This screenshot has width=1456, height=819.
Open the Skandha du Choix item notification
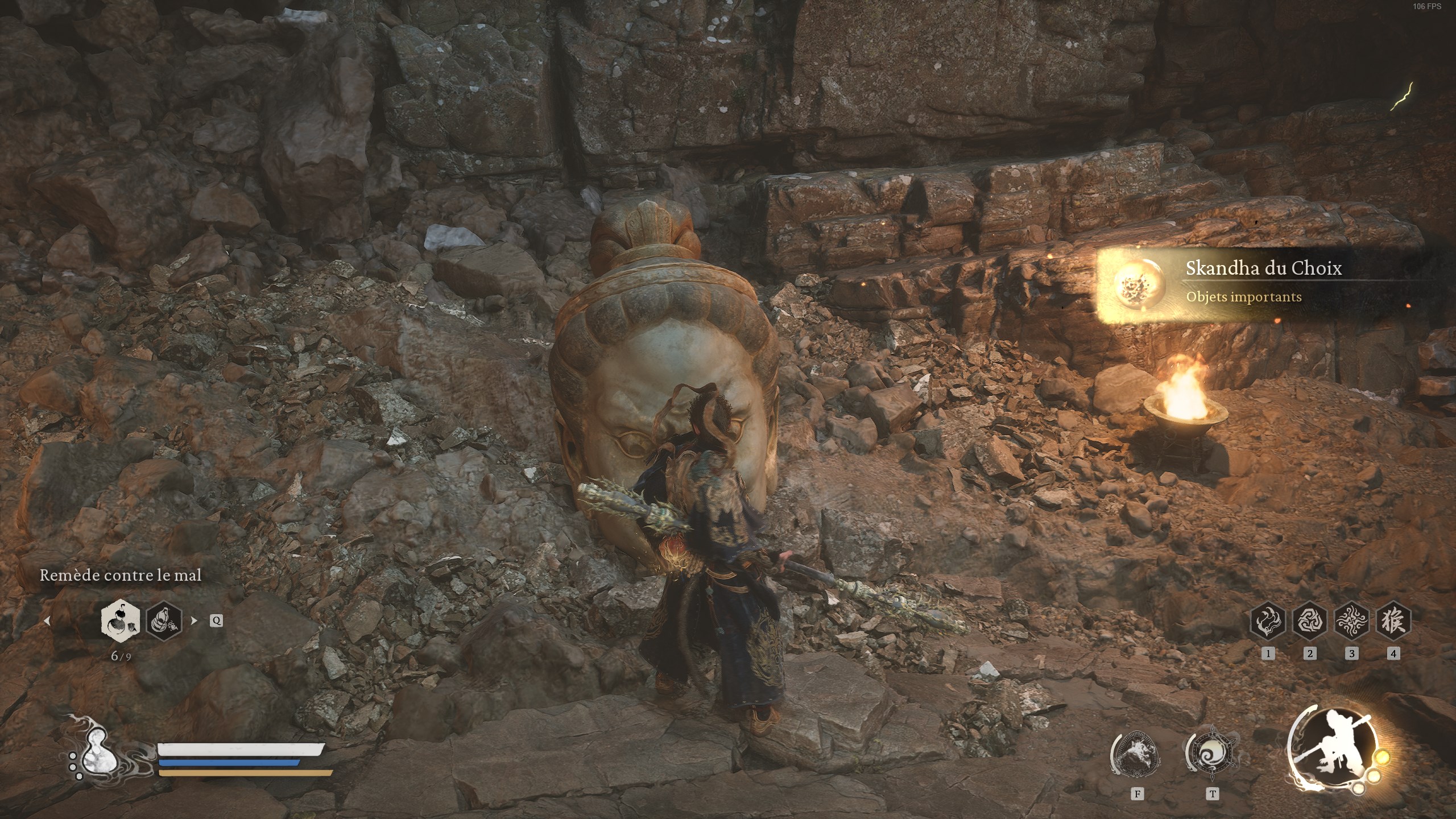point(1251,282)
